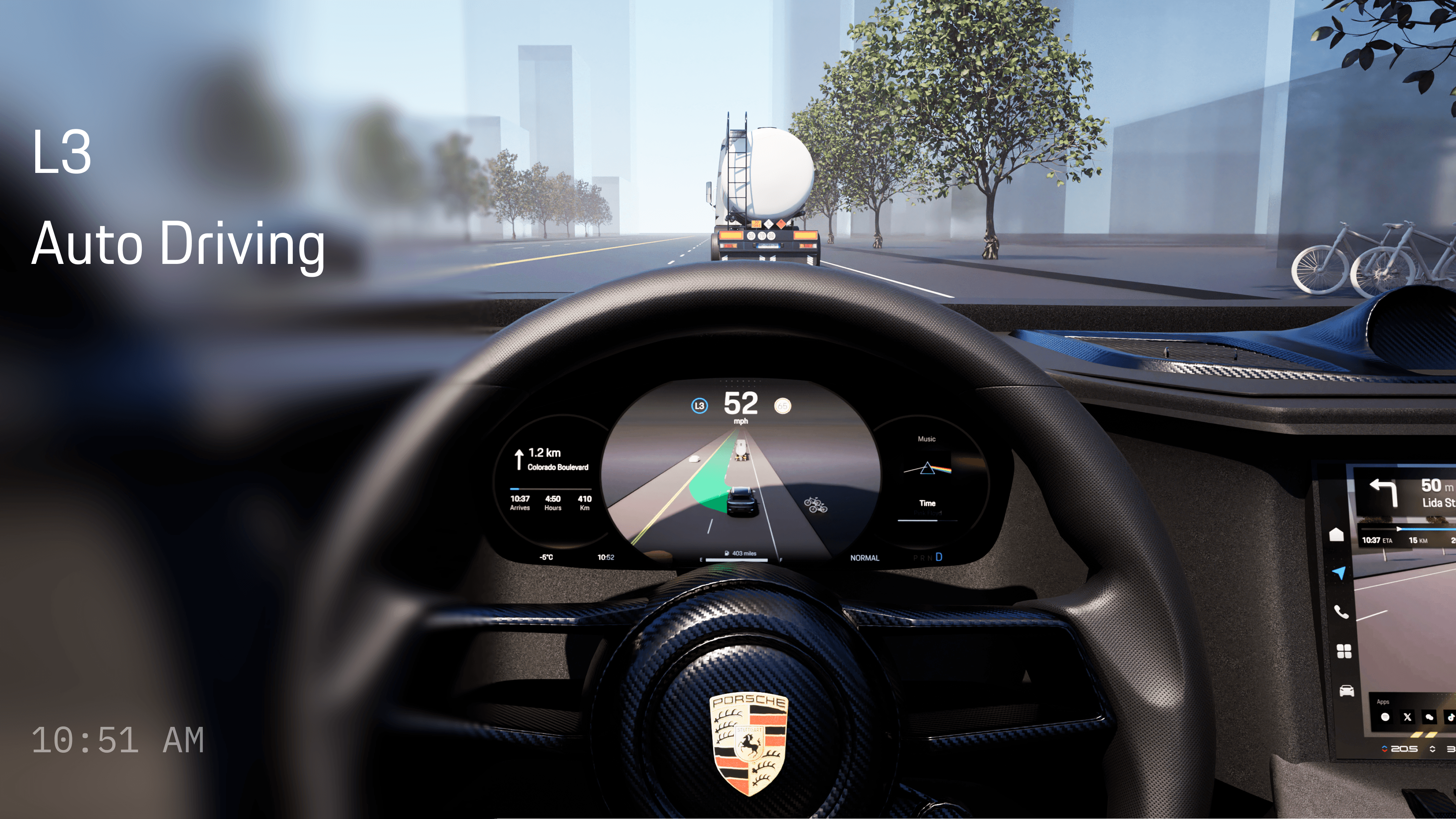Select the blue navigation arrow icon
The image size is (1456, 819).
point(1338,573)
